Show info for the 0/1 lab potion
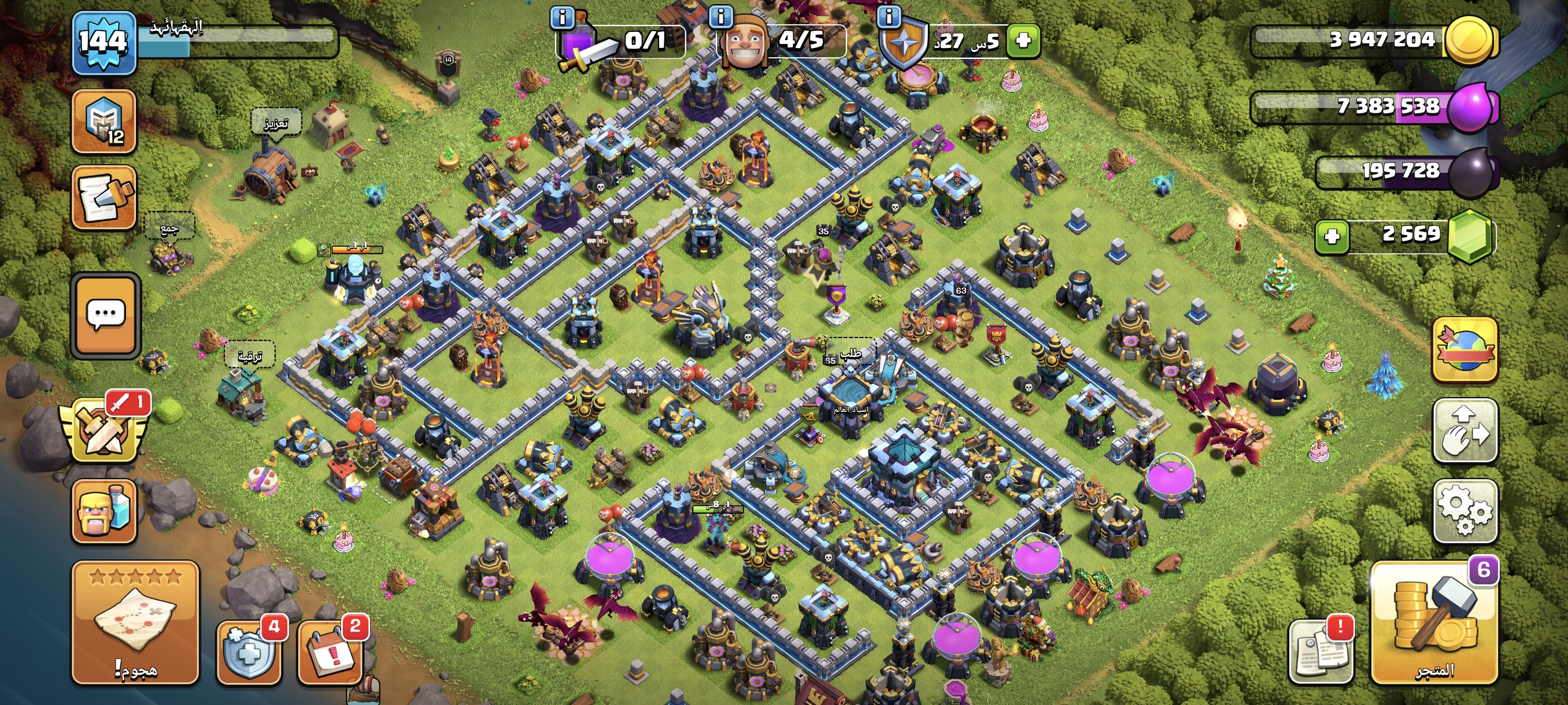This screenshot has width=1568, height=705. [x=562, y=17]
